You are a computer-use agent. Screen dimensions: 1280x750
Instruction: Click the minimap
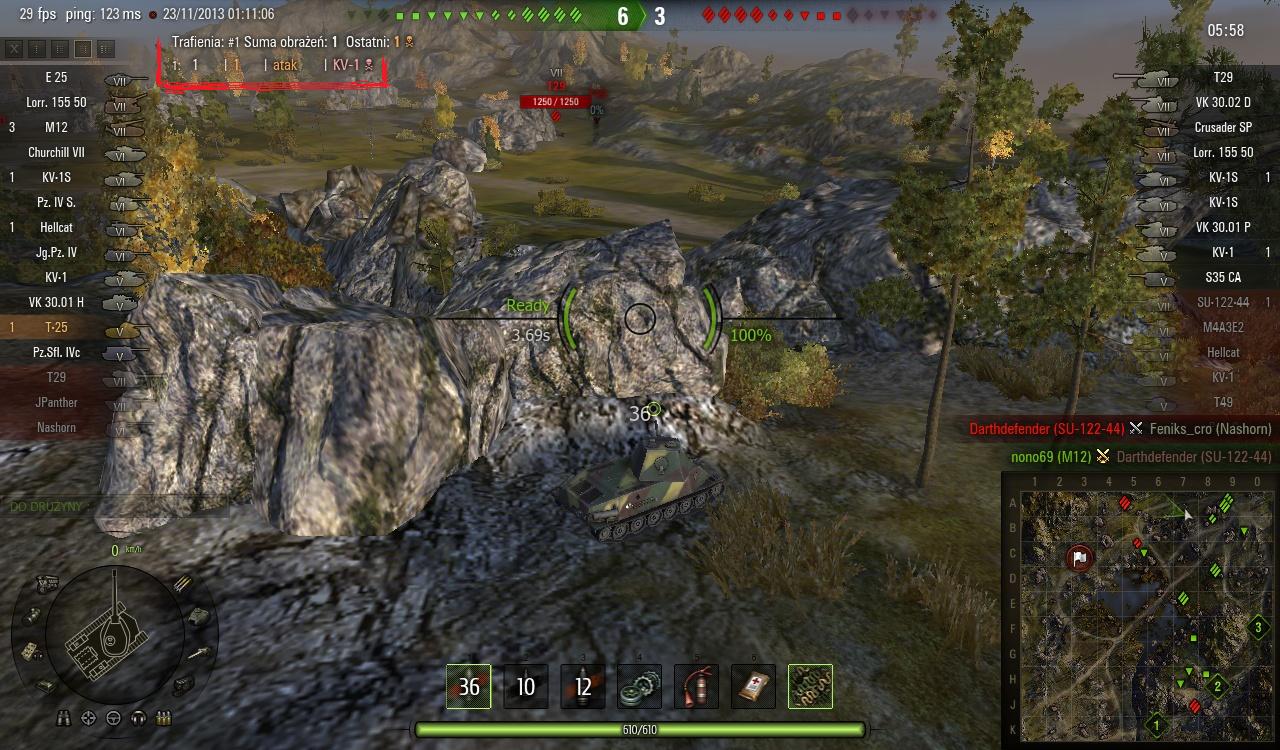[1140, 610]
